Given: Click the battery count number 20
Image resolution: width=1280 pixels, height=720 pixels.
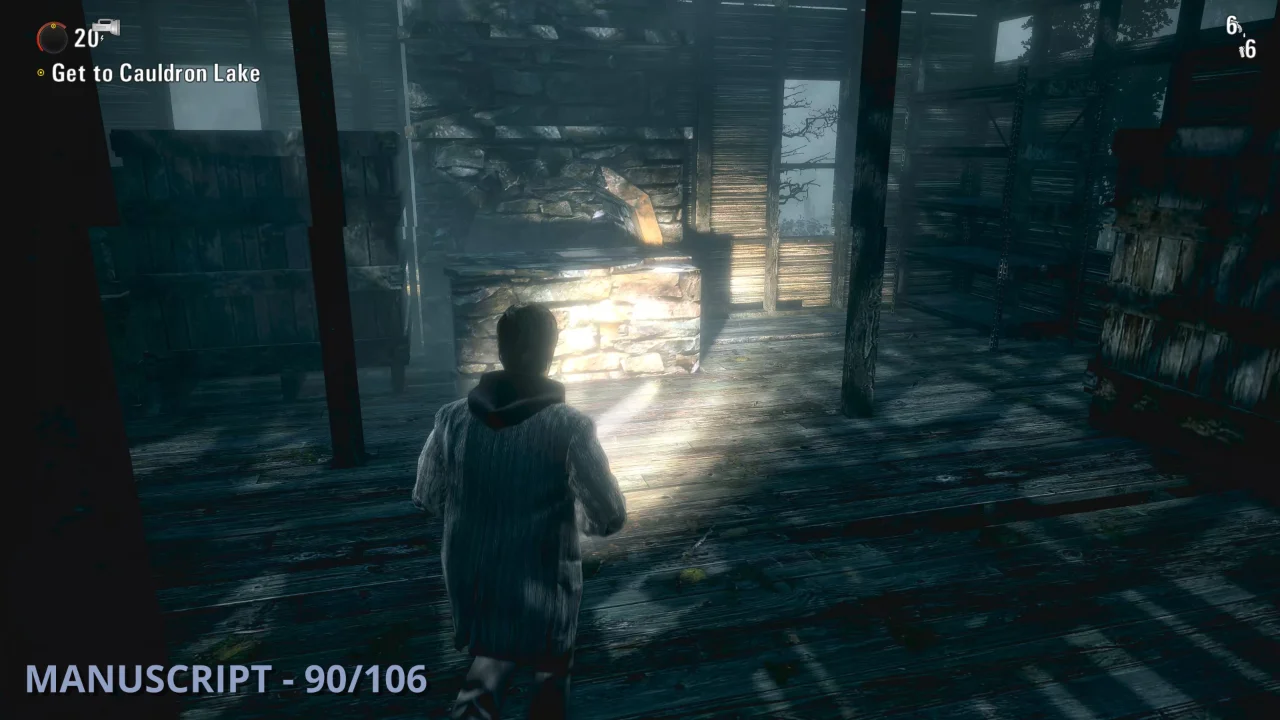Looking at the screenshot, I should [86, 40].
